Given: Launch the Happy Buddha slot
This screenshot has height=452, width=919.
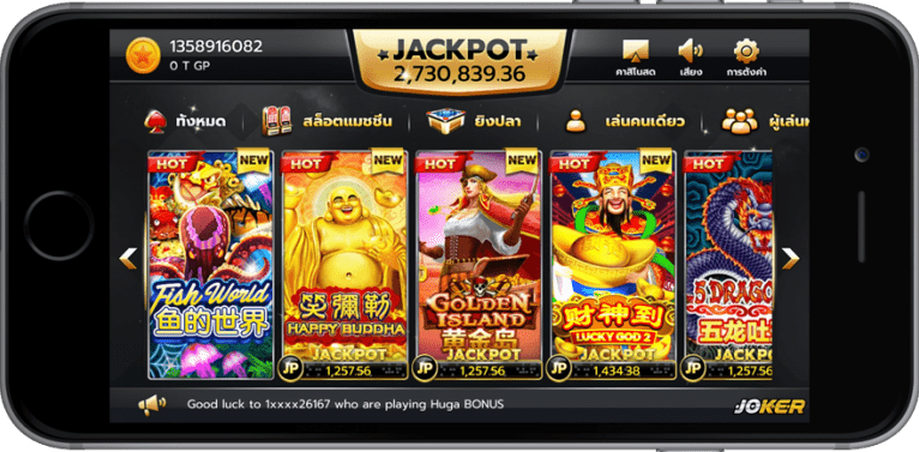Looking at the screenshot, I should 343,265.
